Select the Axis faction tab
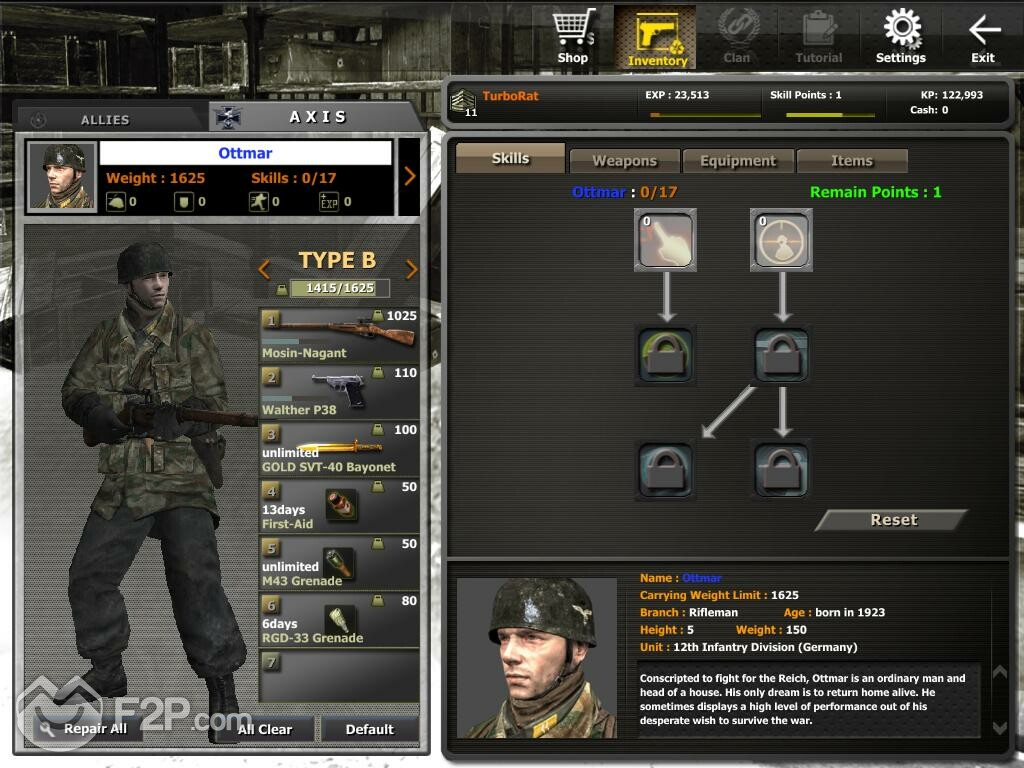The height and width of the screenshot is (768, 1024). [317, 117]
